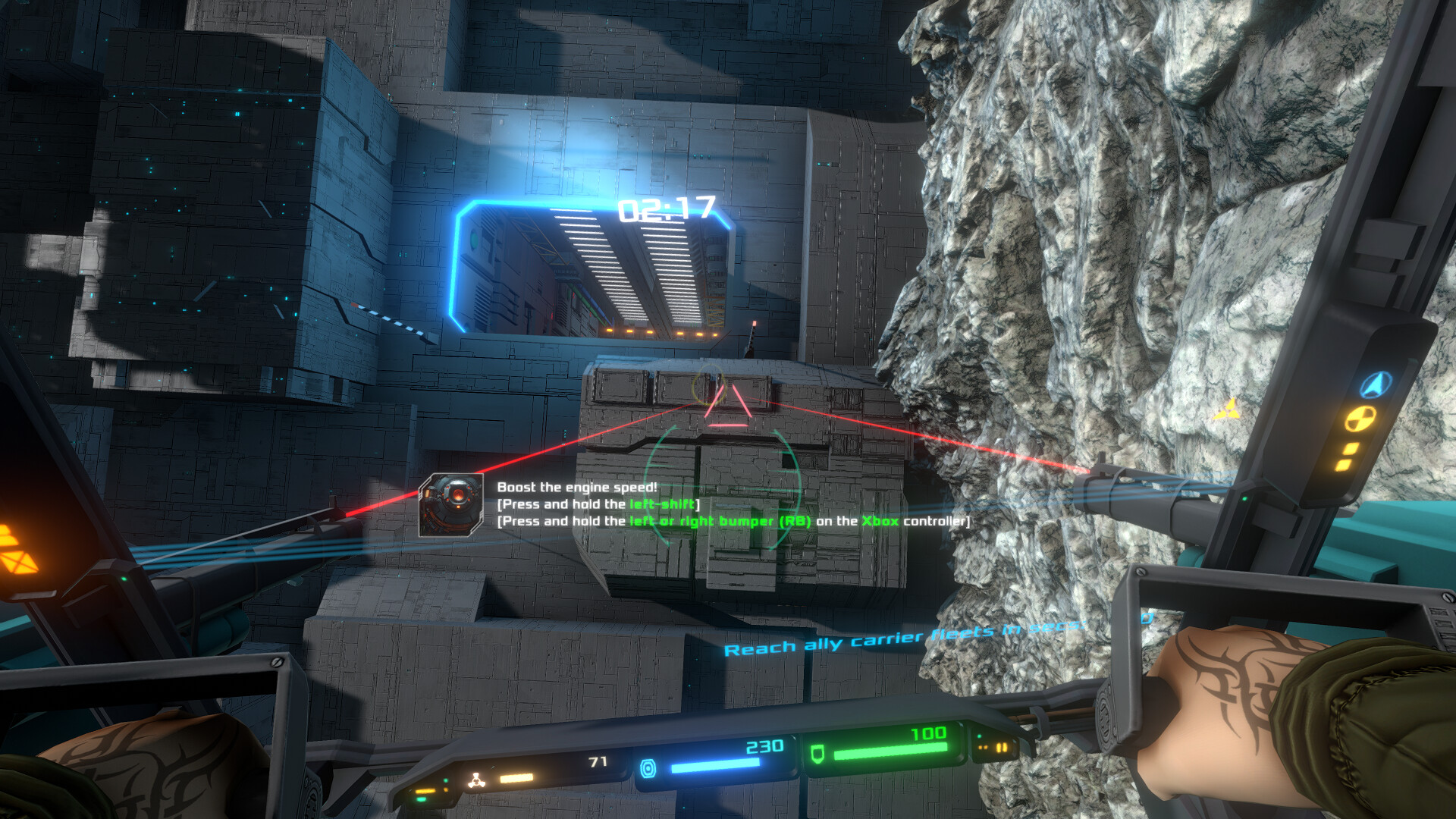The width and height of the screenshot is (1456, 819).
Task: Click the small yellow gauge icon at far bottom left
Action: [425, 790]
